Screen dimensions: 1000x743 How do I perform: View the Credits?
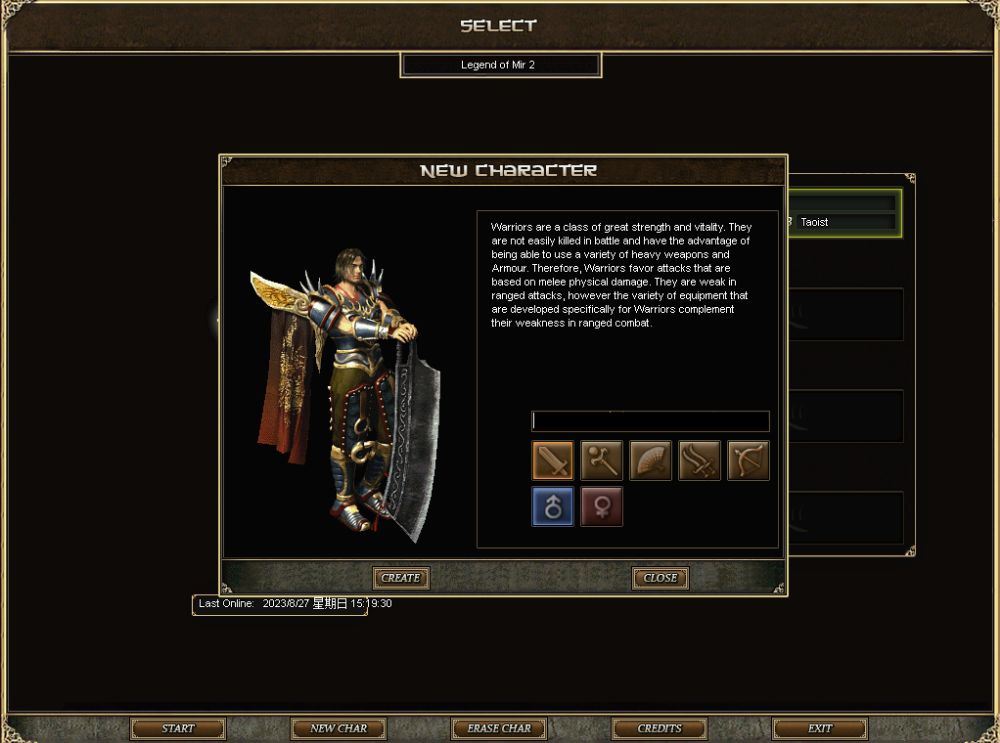(x=659, y=728)
